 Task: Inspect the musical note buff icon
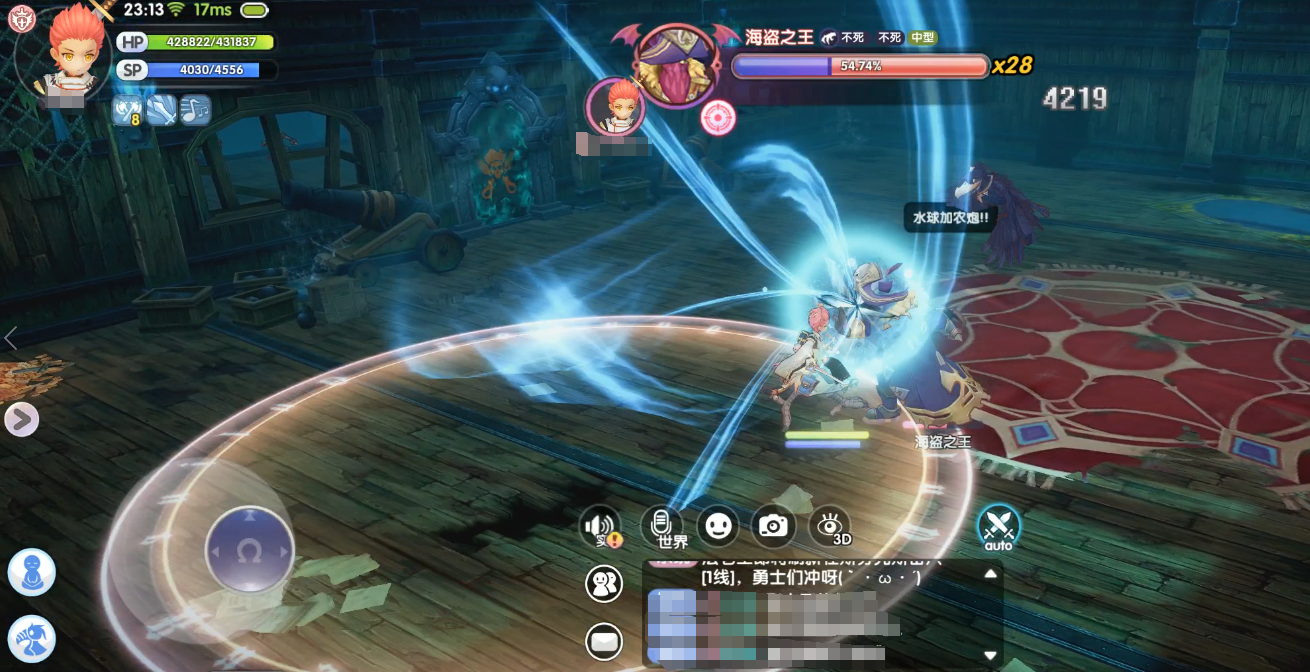click(x=195, y=109)
